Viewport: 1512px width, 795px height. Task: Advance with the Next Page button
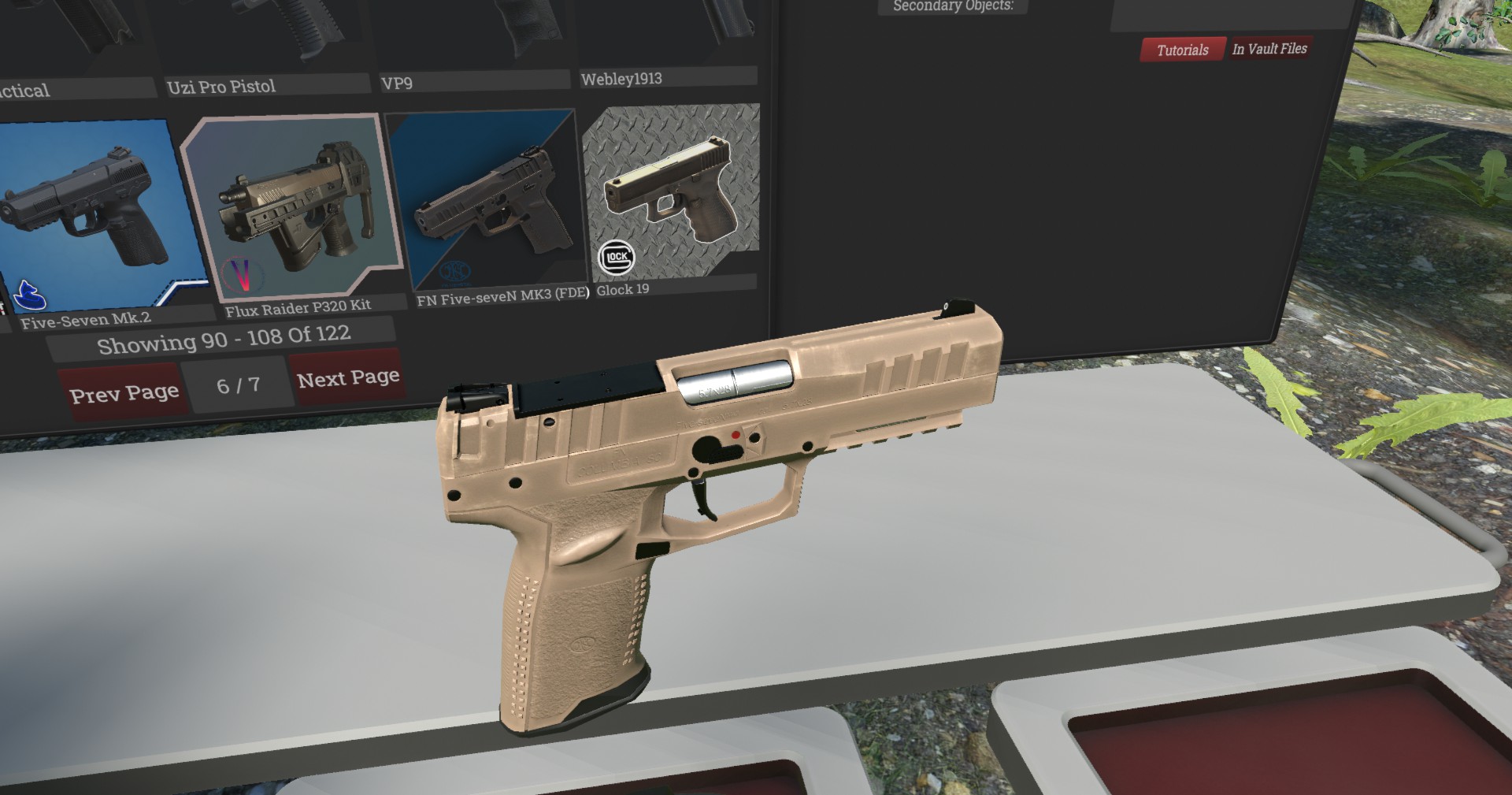pos(347,378)
